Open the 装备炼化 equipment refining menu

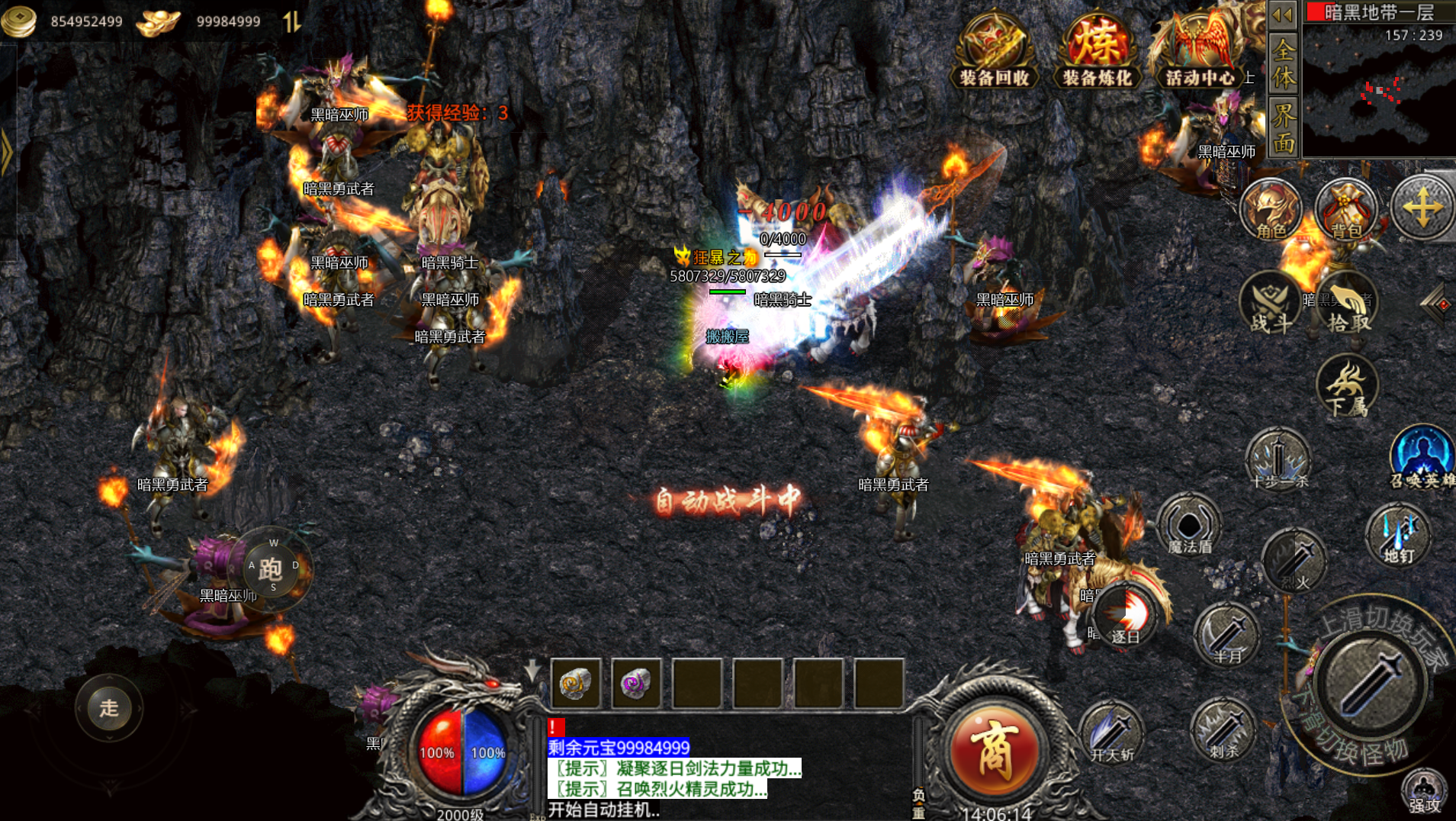[x=1097, y=50]
